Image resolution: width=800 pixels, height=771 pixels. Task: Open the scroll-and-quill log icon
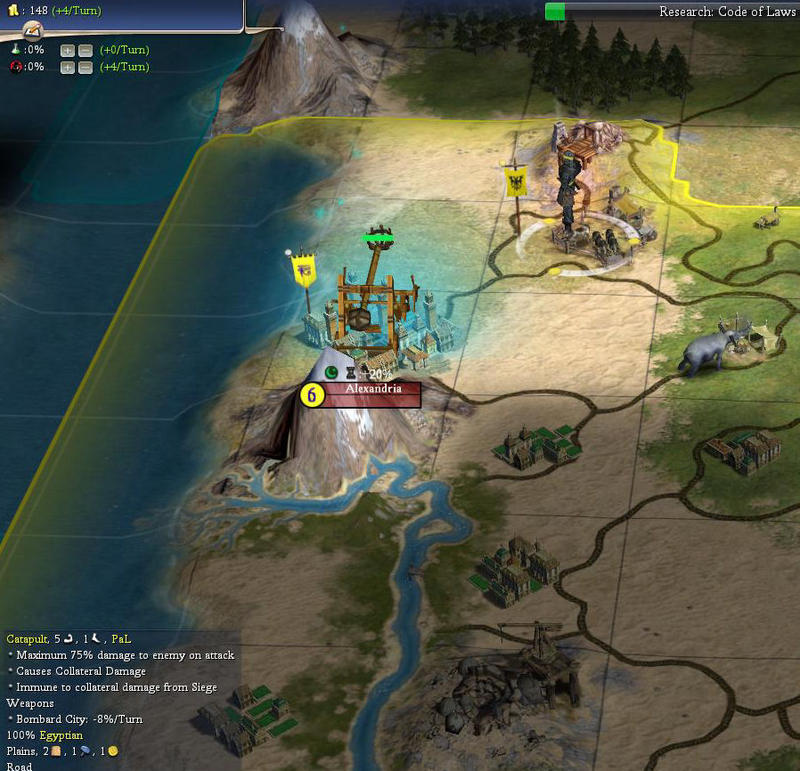point(32,33)
